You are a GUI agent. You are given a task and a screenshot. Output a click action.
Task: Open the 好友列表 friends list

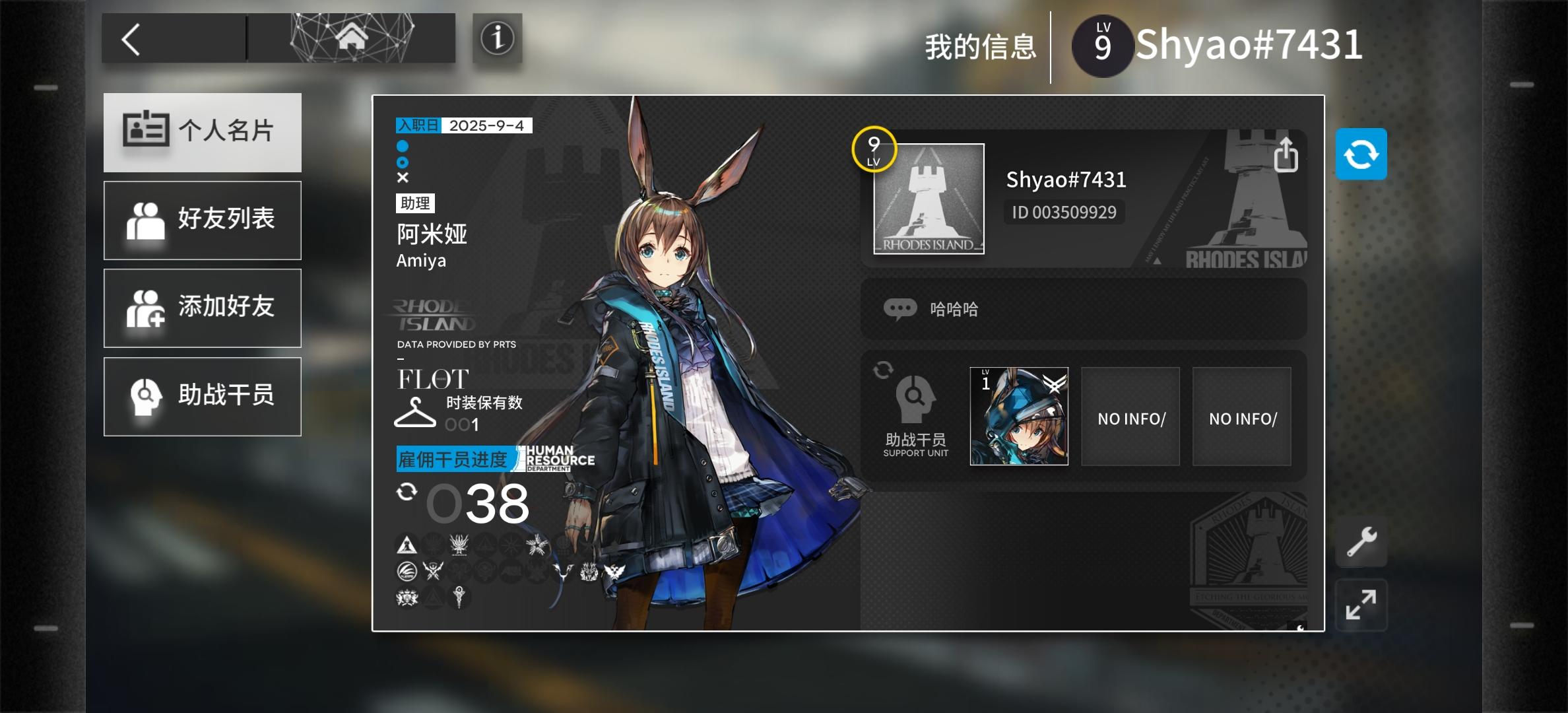(x=203, y=220)
